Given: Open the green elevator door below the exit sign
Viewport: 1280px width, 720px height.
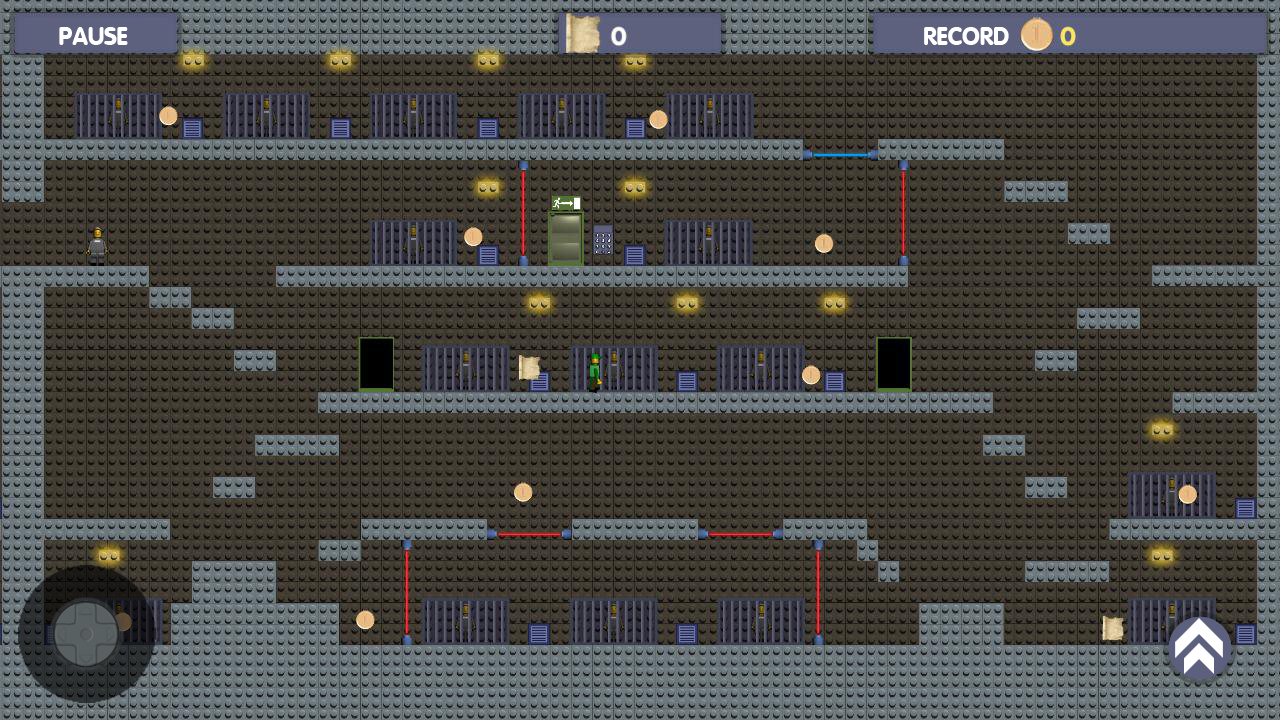Looking at the screenshot, I should point(566,240).
